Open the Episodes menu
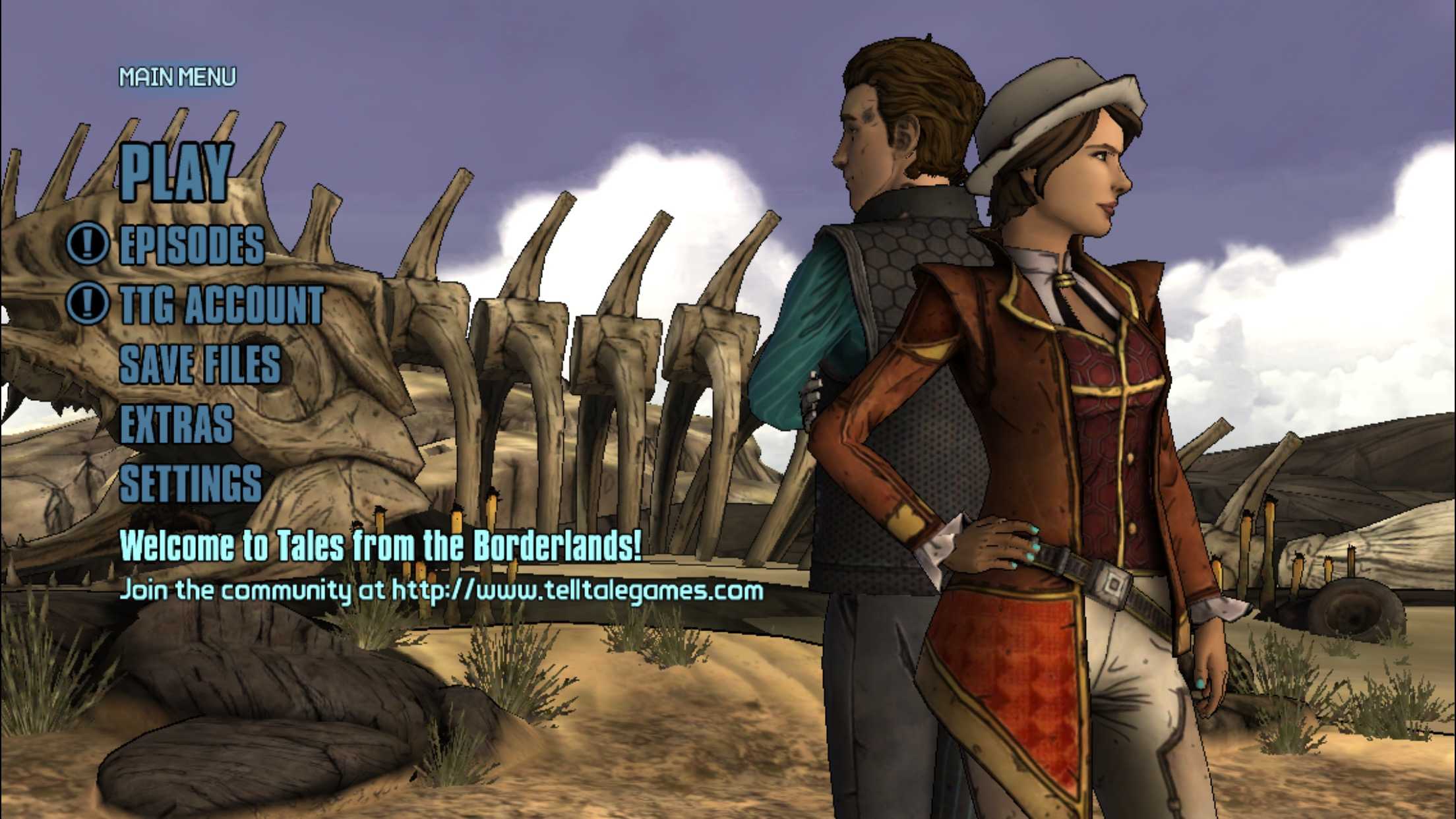Screen dimensions: 1456x819 coord(192,245)
